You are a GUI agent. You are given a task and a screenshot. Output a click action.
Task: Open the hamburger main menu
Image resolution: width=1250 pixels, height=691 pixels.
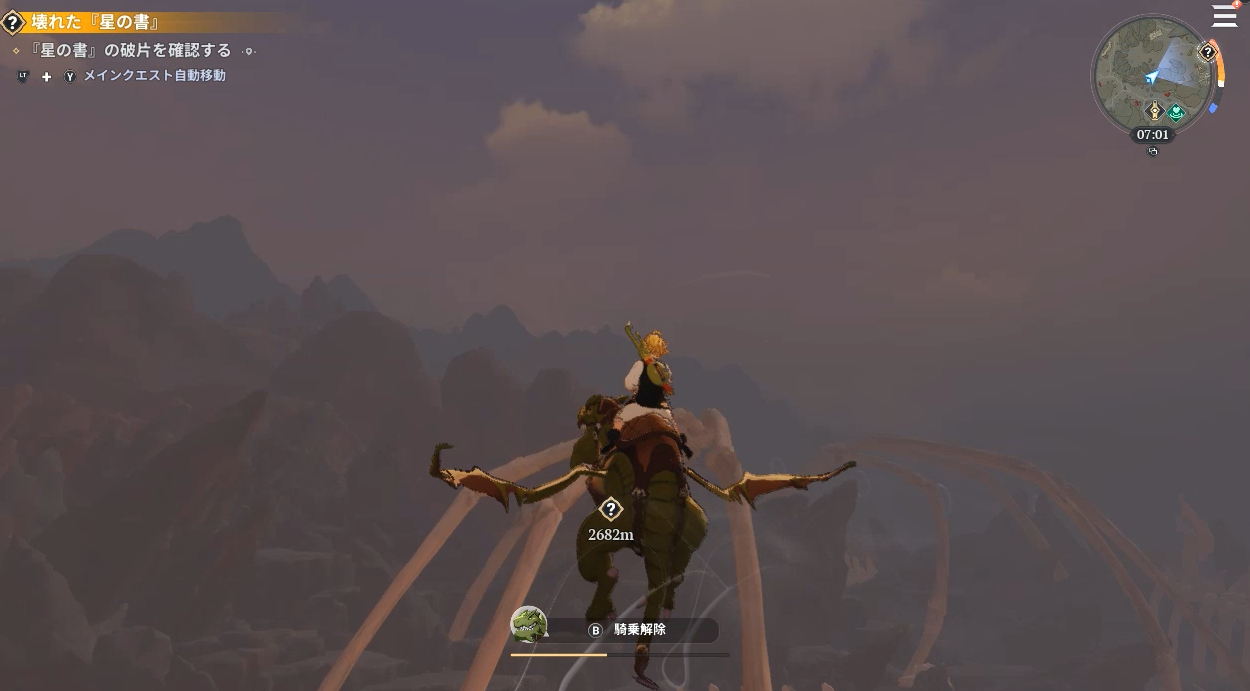[1225, 16]
